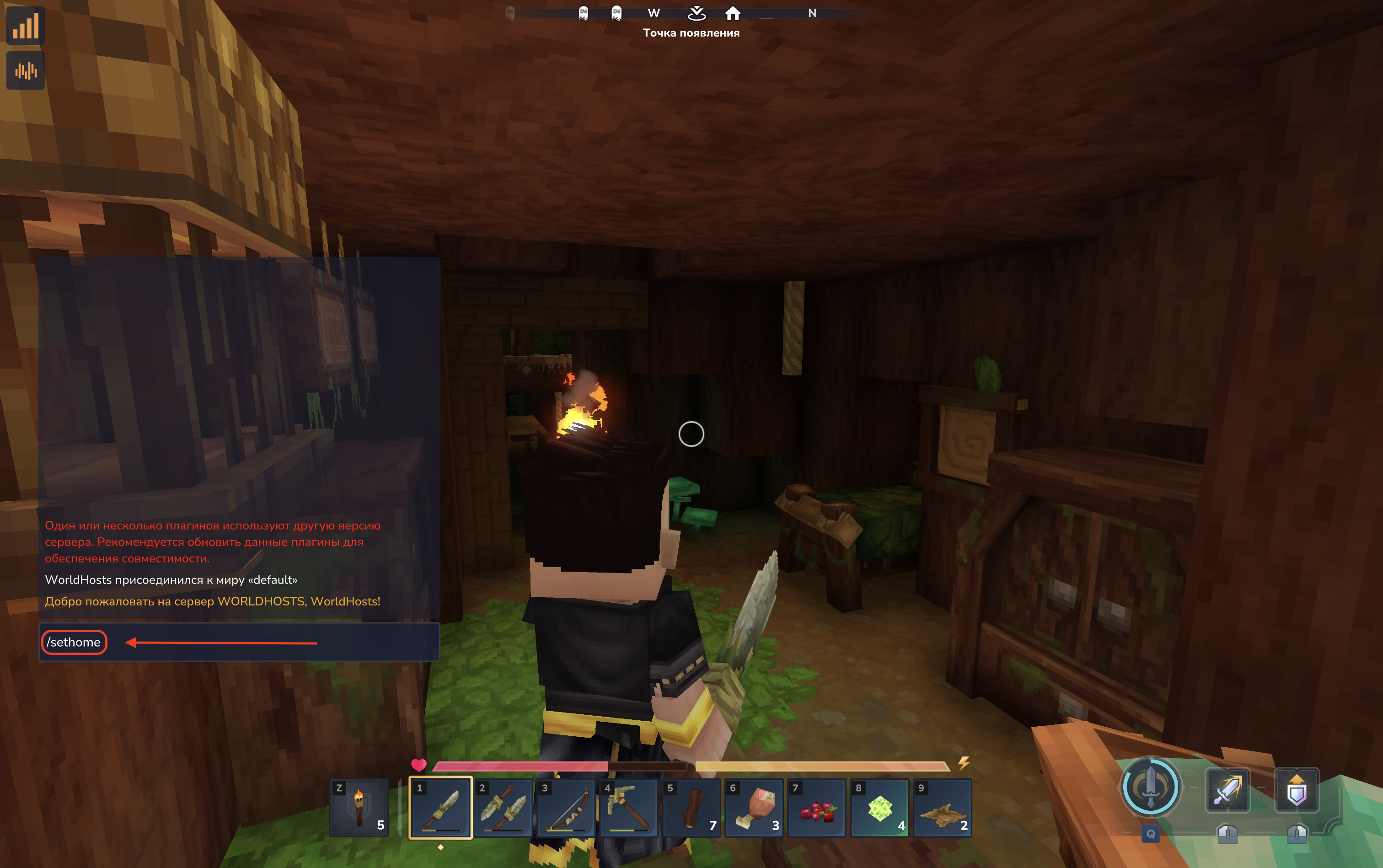
Task: Click the shield guard ability icon
Action: [1297, 791]
